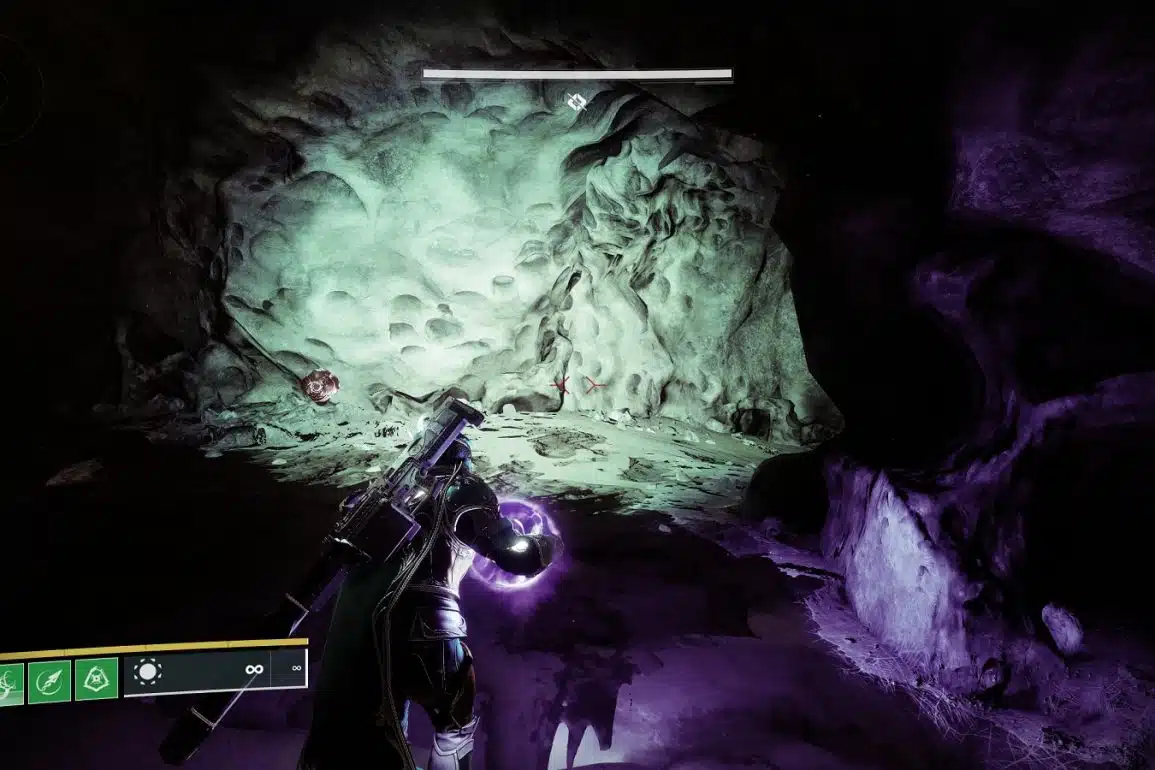Select the green pentagon shield ability icon
1155x770 pixels.
96,679
